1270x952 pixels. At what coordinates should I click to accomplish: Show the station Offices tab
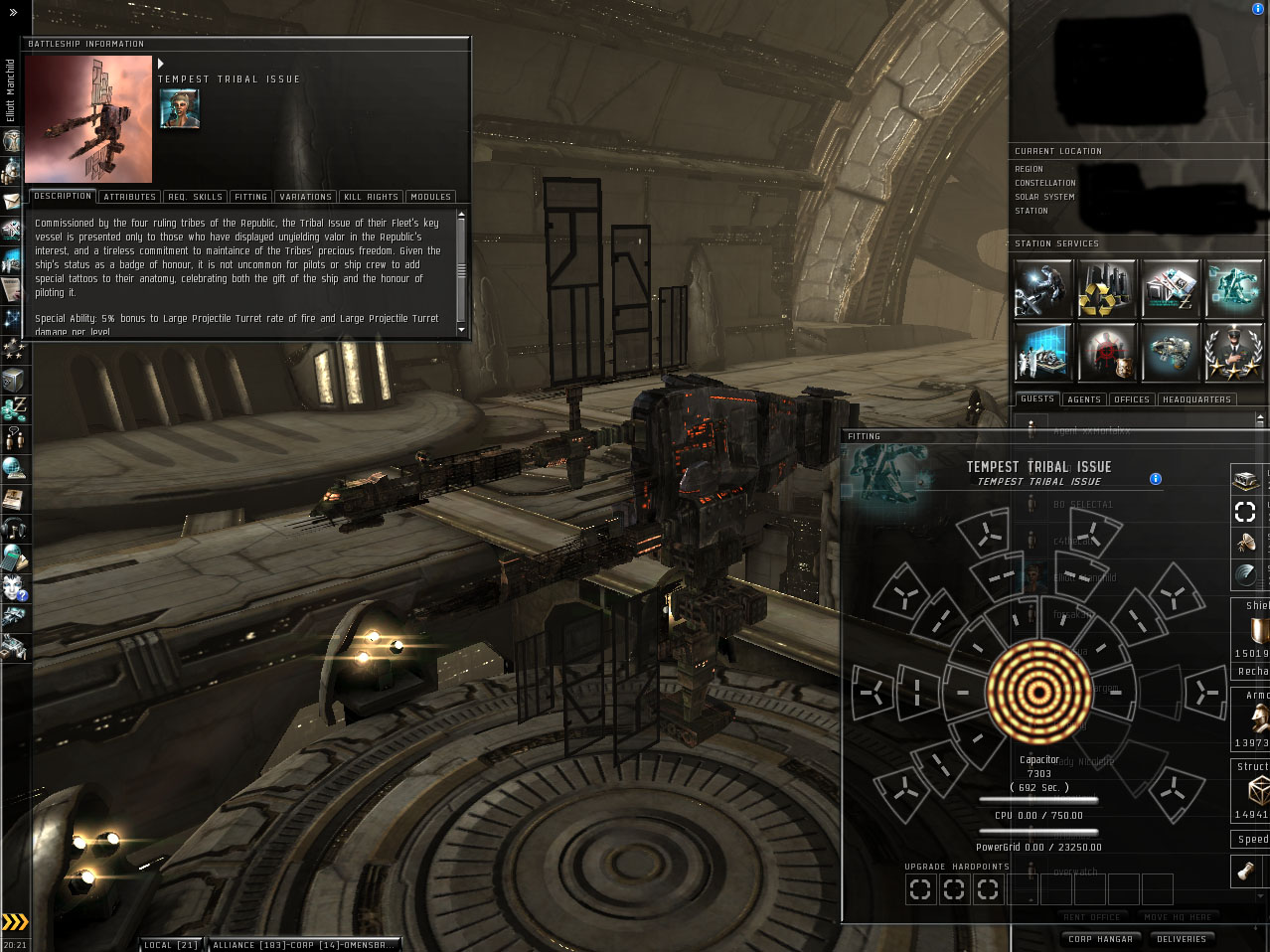click(1132, 399)
